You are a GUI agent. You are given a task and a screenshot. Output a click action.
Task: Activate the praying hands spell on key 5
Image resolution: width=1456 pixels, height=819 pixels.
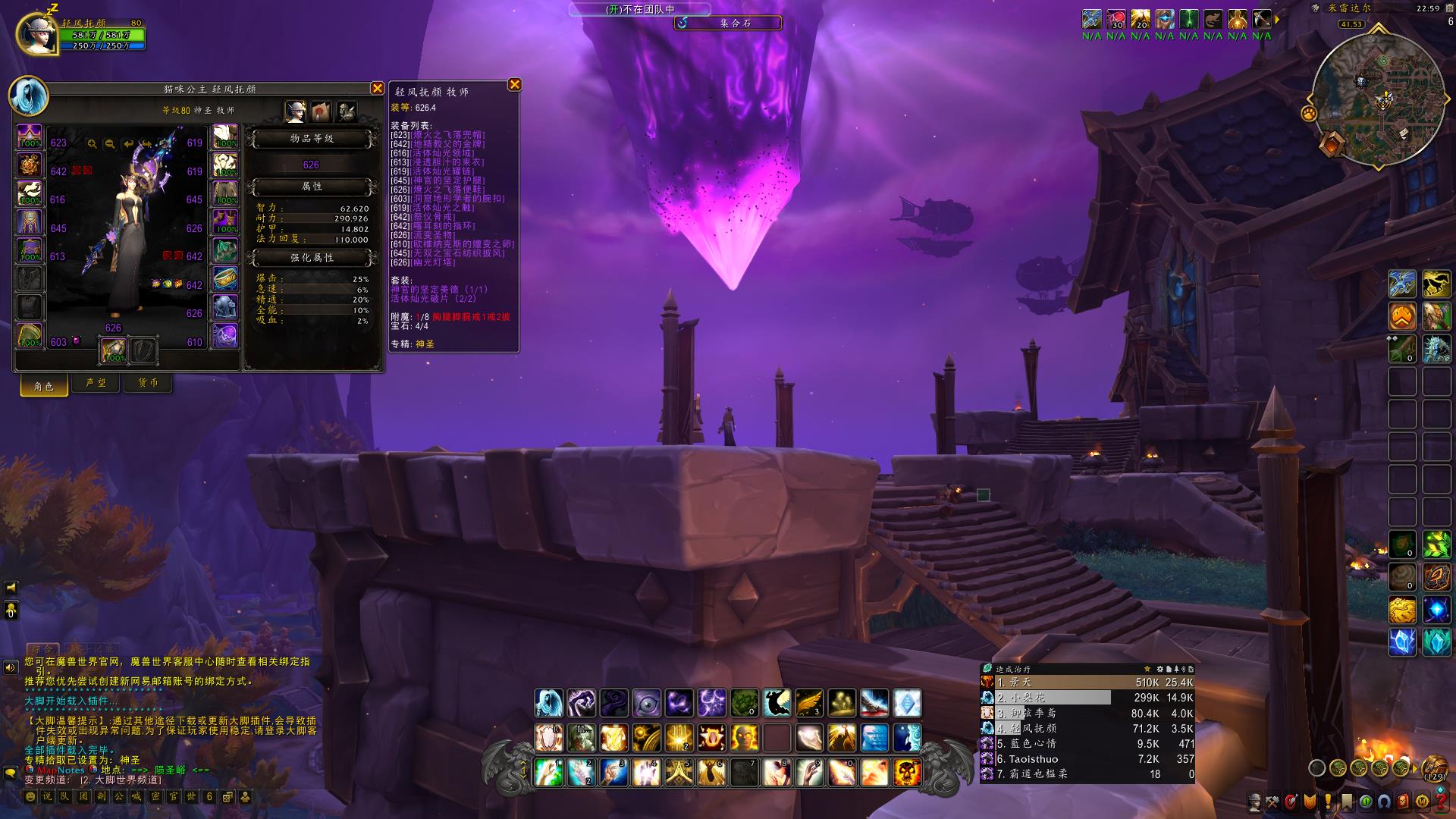point(679,773)
